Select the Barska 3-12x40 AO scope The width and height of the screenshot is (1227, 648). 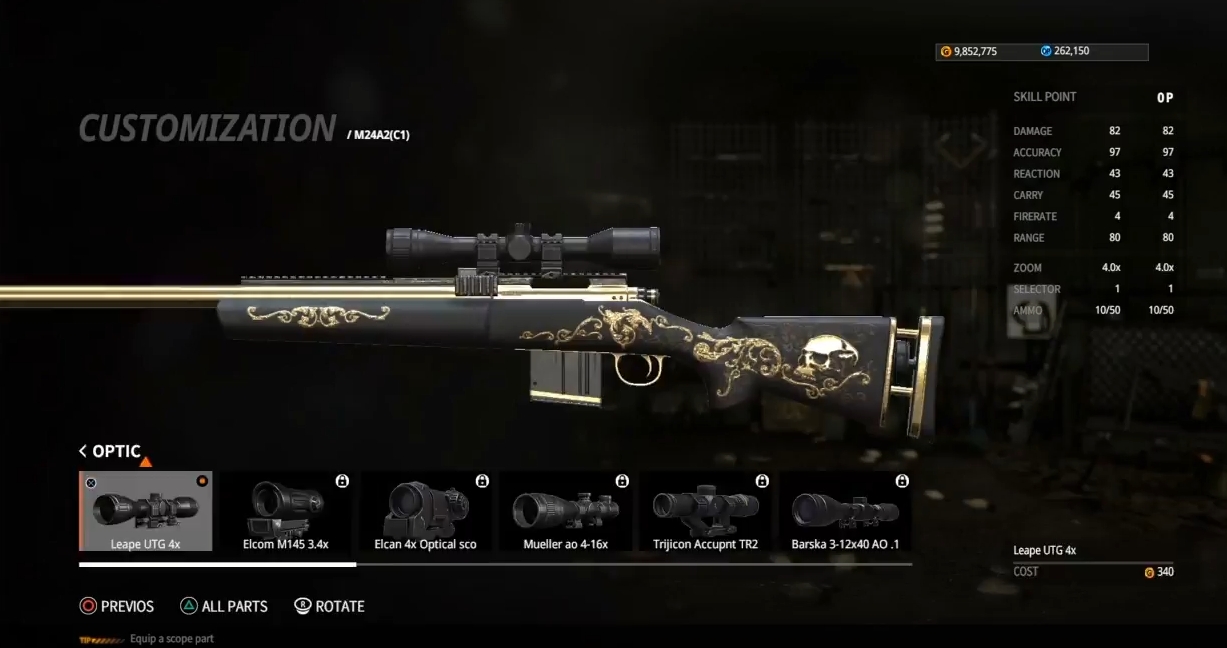pyautogui.click(x=846, y=511)
